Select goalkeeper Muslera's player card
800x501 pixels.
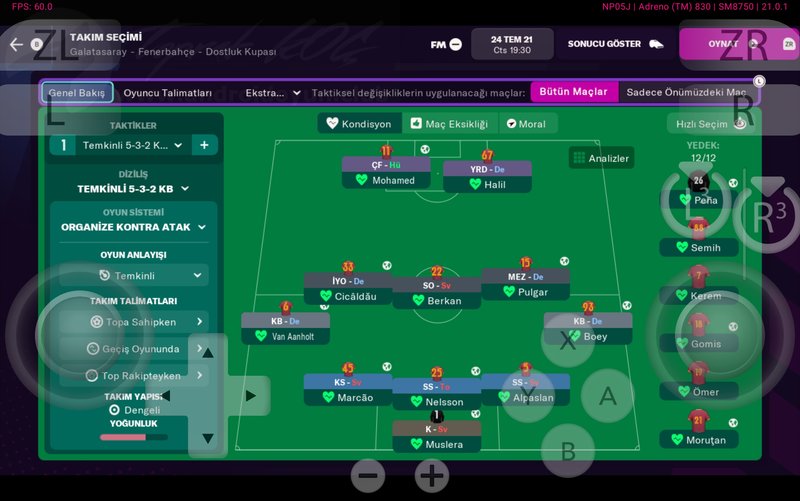436,437
